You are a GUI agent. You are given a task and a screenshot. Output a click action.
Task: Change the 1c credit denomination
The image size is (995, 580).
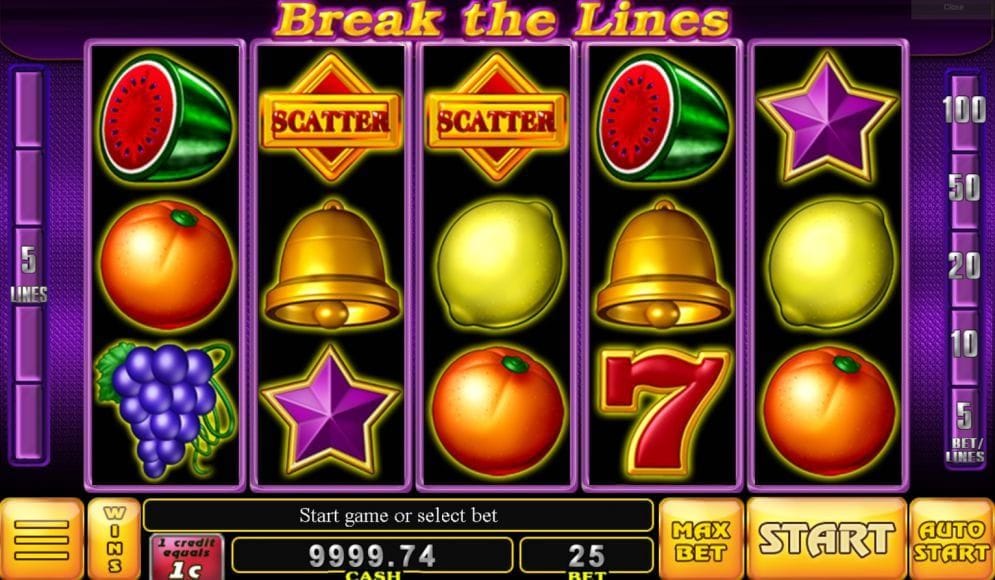point(186,556)
